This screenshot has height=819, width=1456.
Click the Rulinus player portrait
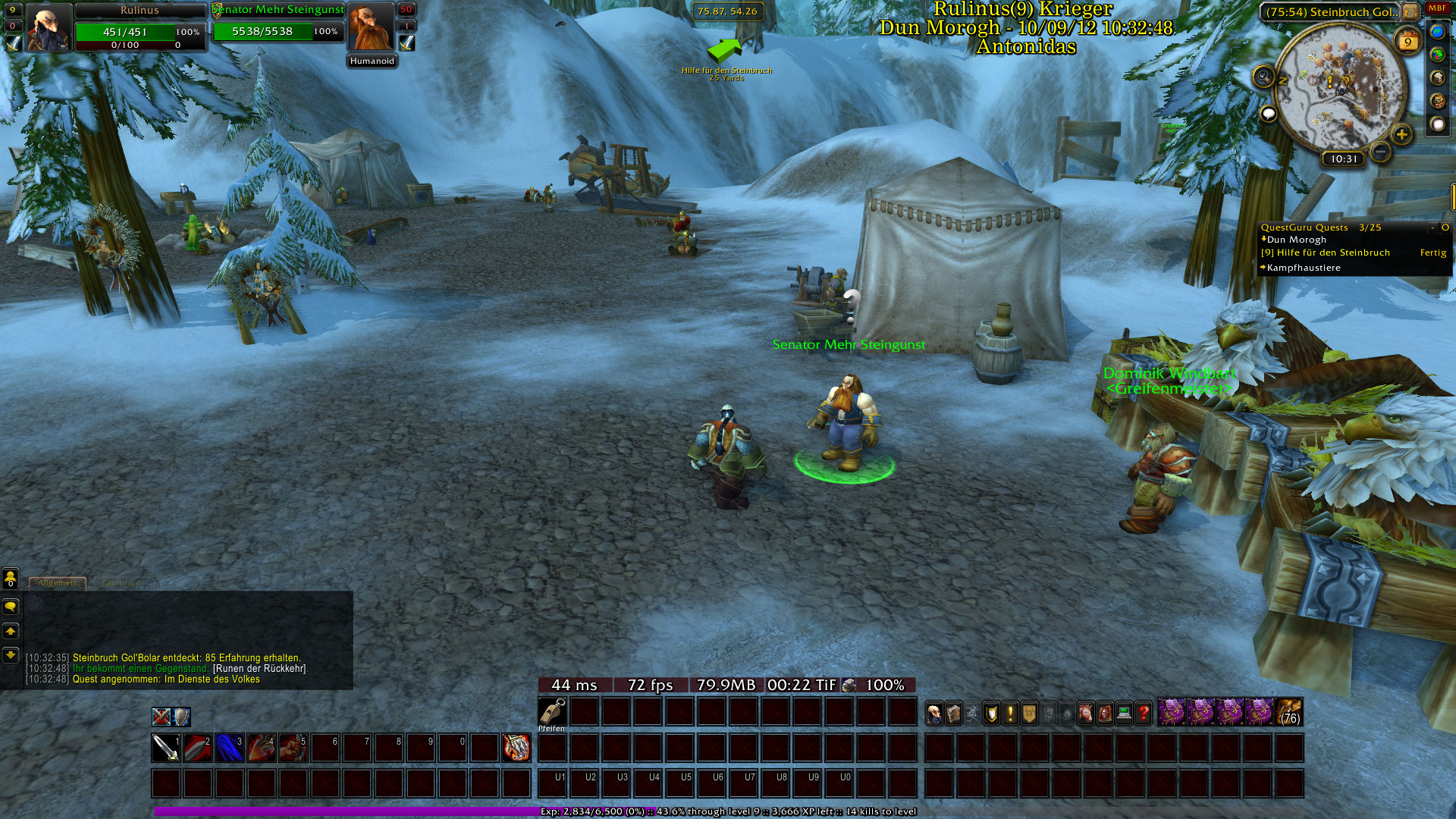pyautogui.click(x=48, y=27)
